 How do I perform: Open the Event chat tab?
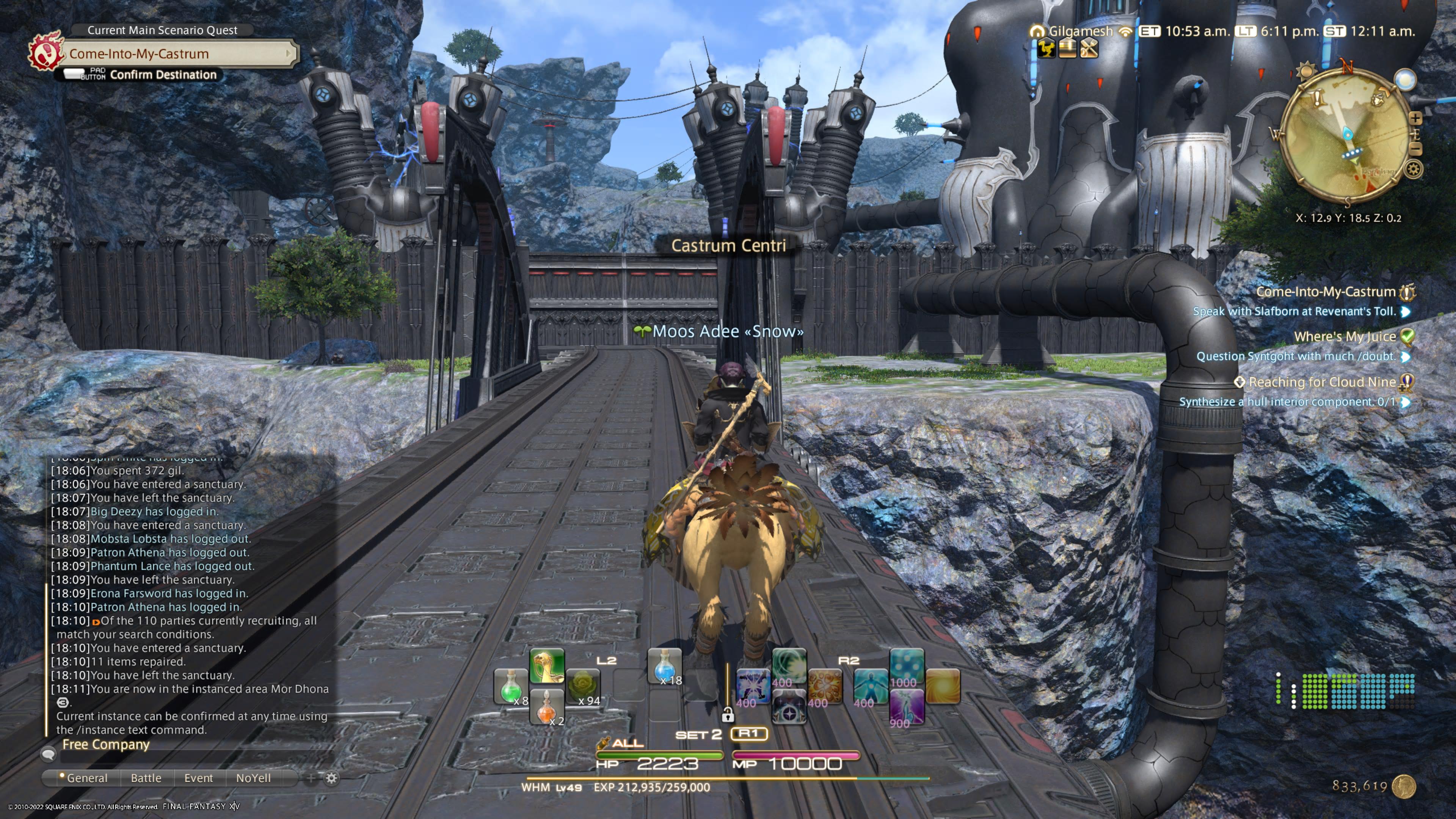pyautogui.click(x=198, y=778)
